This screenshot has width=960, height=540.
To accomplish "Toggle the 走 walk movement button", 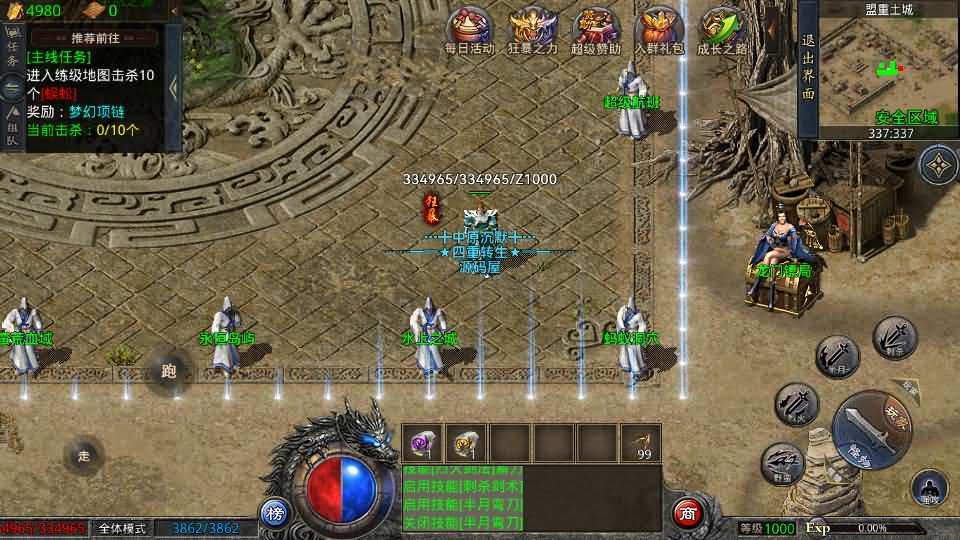I will pos(84,456).
